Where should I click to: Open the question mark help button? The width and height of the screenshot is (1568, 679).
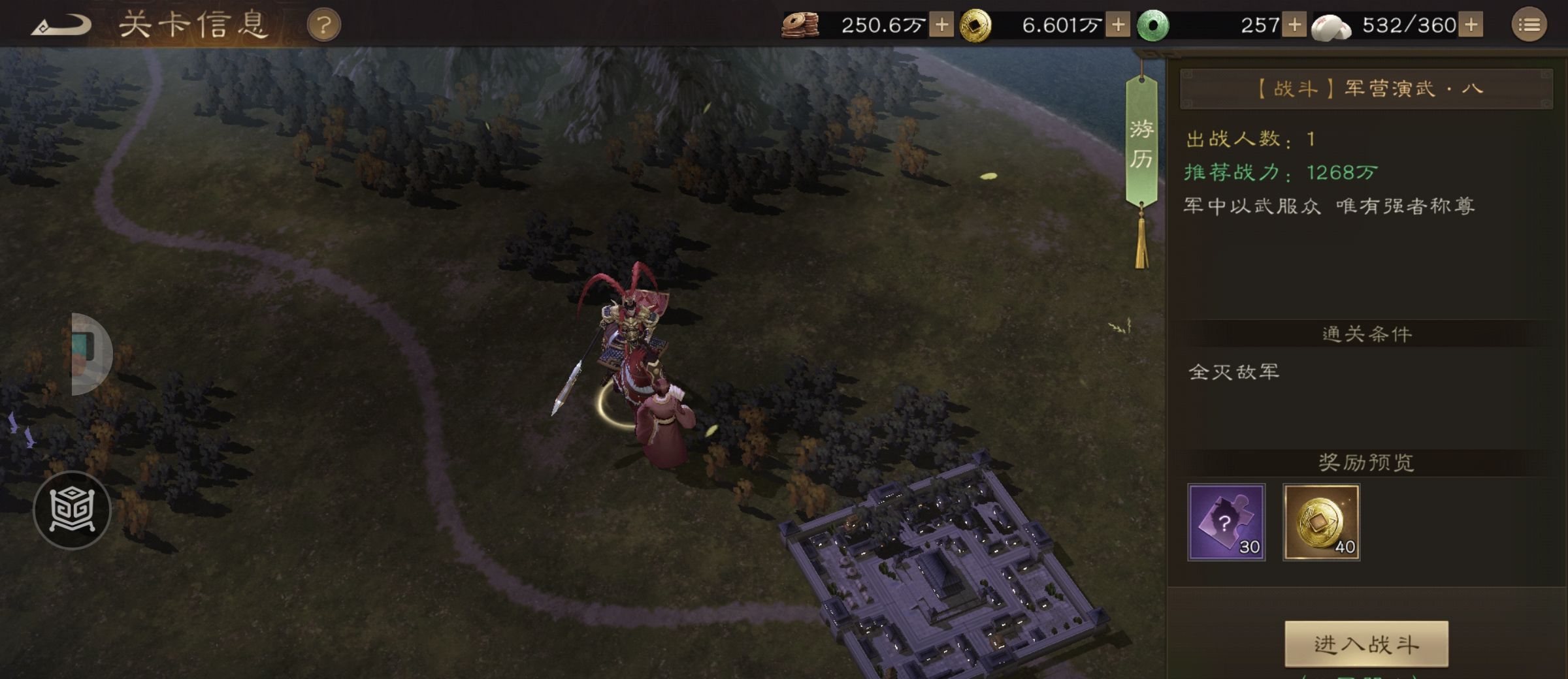(323, 26)
